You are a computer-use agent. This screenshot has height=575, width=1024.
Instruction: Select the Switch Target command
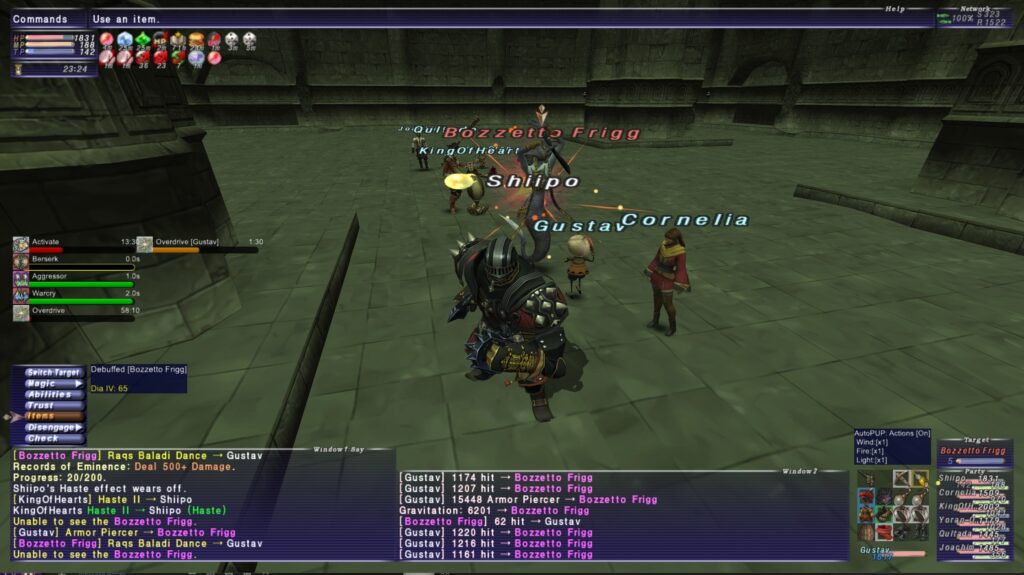(x=53, y=372)
